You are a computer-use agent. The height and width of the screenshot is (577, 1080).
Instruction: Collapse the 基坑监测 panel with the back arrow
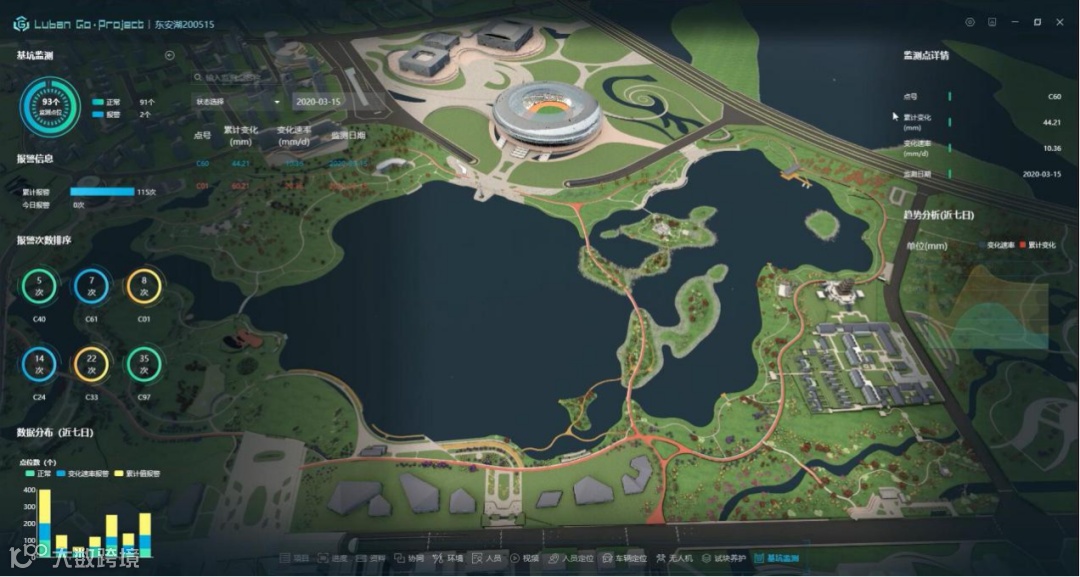[169, 55]
